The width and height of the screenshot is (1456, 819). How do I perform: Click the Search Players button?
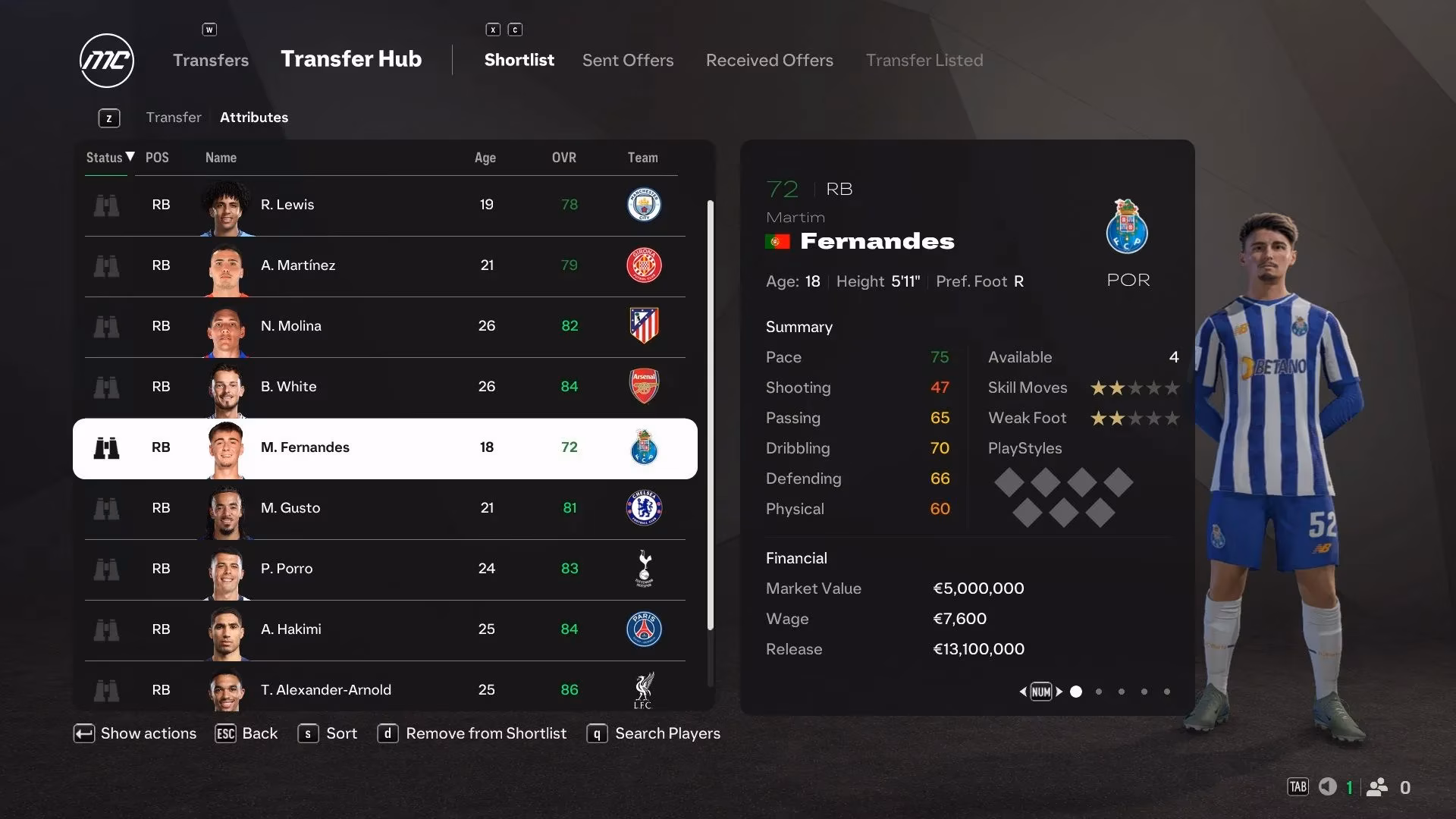pos(652,733)
